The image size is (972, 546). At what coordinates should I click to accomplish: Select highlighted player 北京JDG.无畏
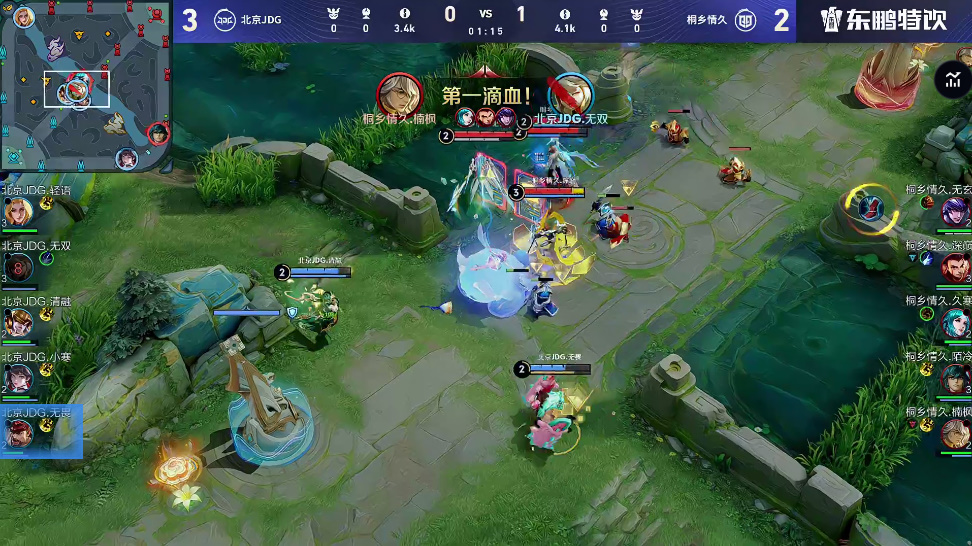[20, 433]
